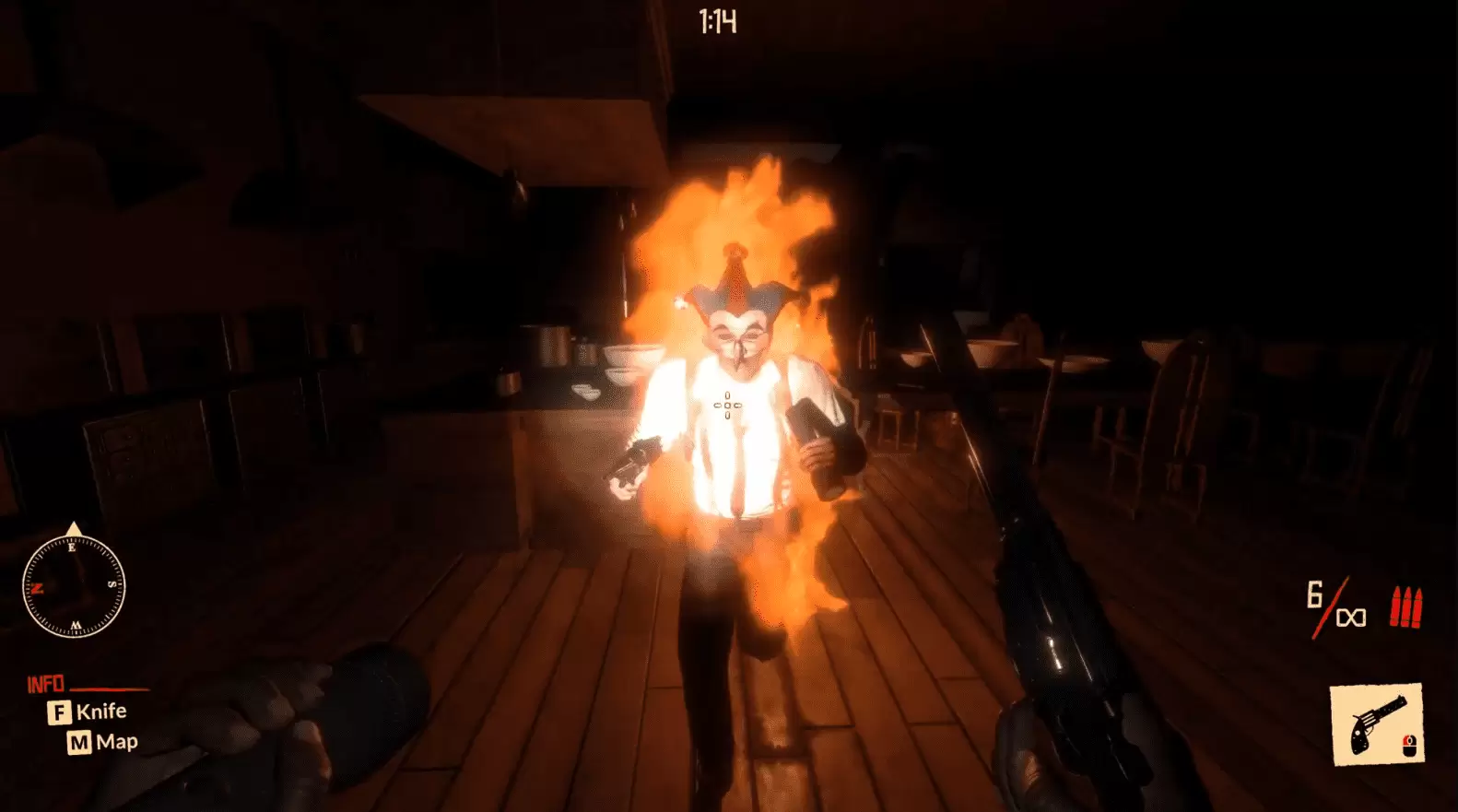
Task: Click the infinity reserve ammo symbol
Action: click(1350, 616)
